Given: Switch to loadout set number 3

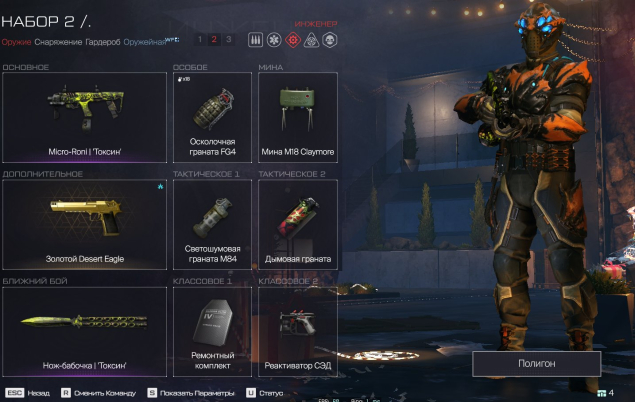Looking at the screenshot, I should click(228, 40).
